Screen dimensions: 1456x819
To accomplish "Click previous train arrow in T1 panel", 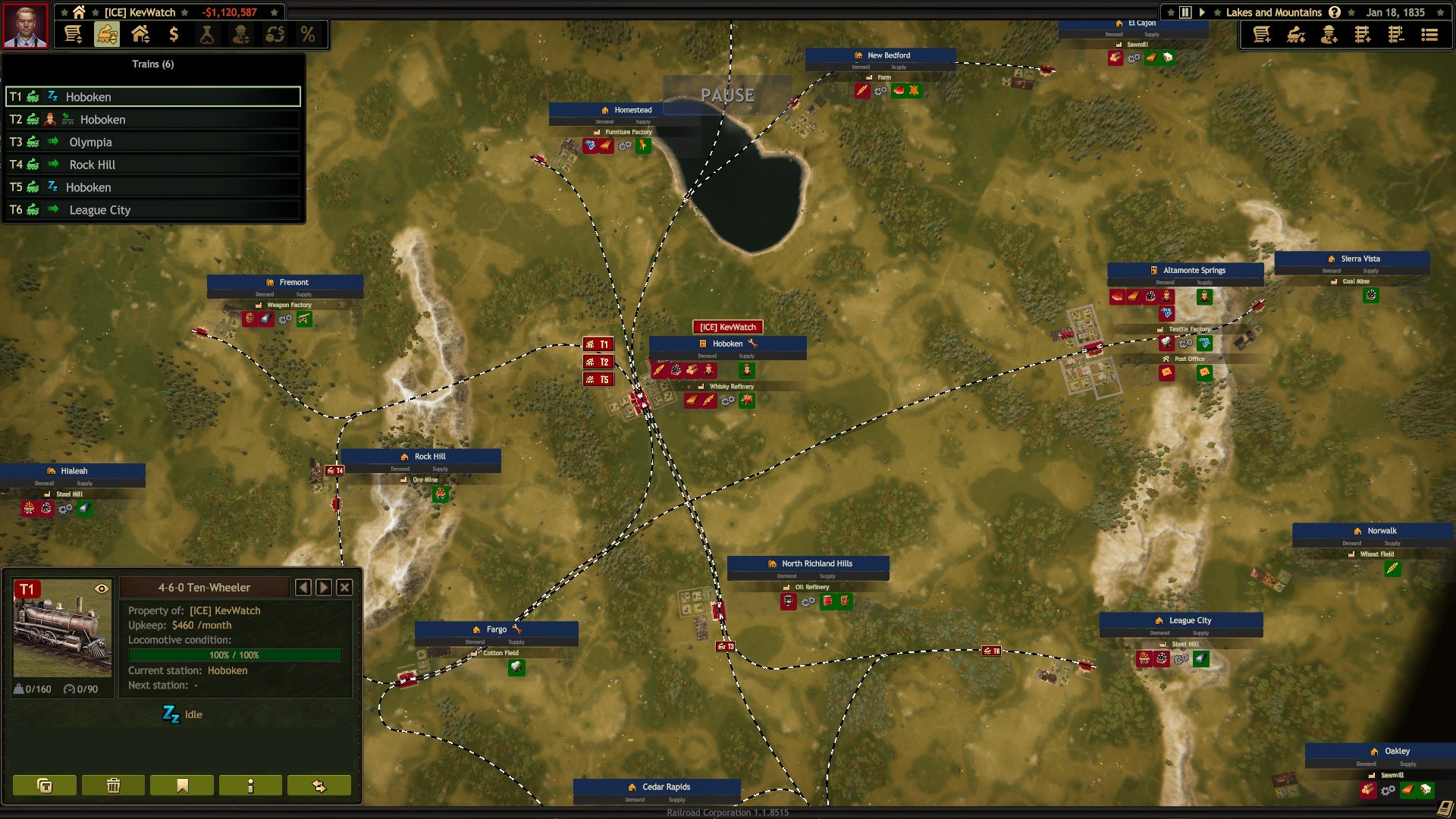I will point(304,587).
